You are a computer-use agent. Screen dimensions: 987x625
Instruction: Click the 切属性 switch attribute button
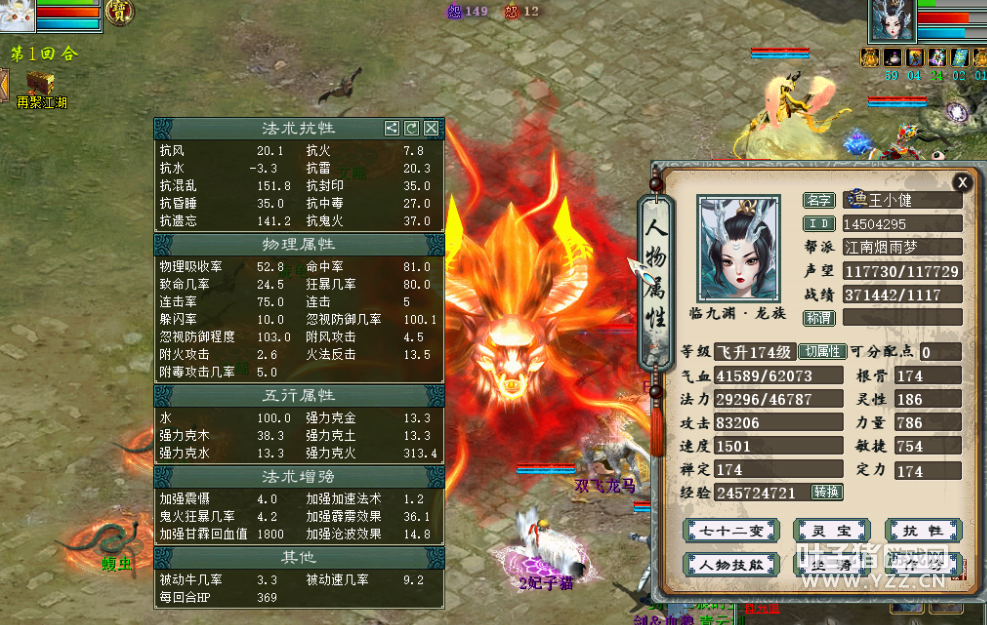click(x=821, y=352)
